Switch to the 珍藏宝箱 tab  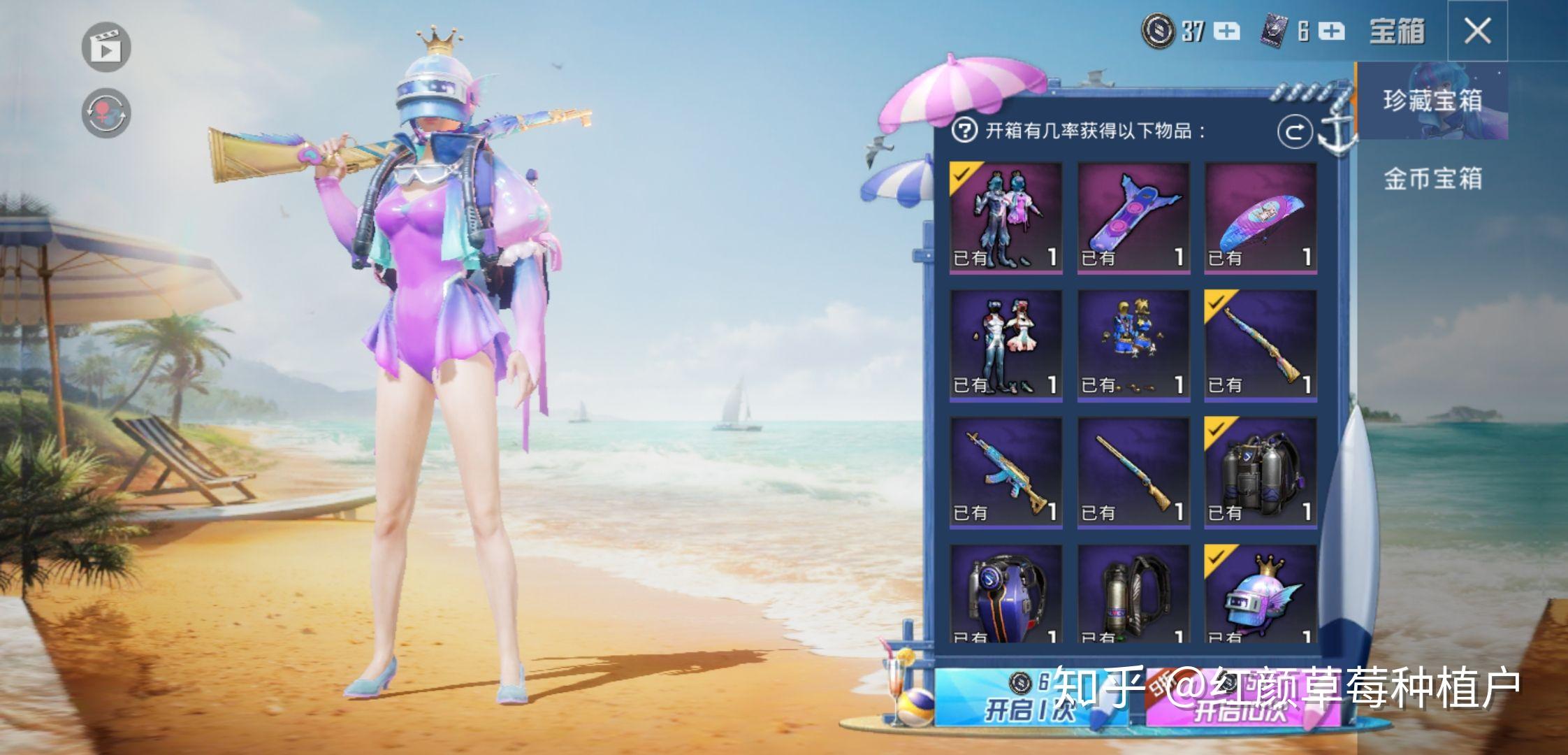(1432, 101)
